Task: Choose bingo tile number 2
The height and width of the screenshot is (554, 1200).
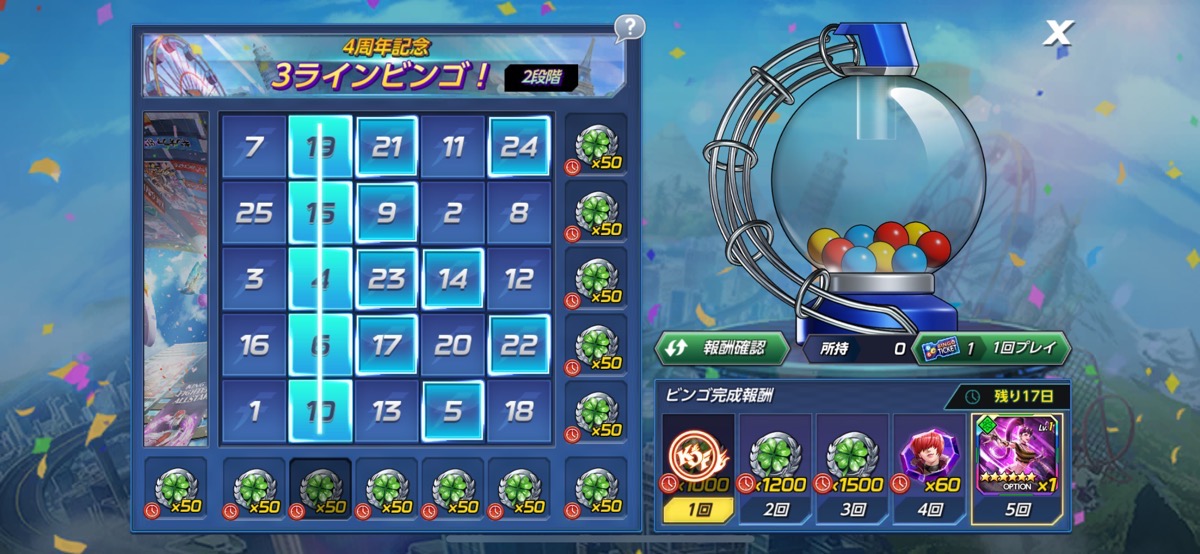Action: 453,213
